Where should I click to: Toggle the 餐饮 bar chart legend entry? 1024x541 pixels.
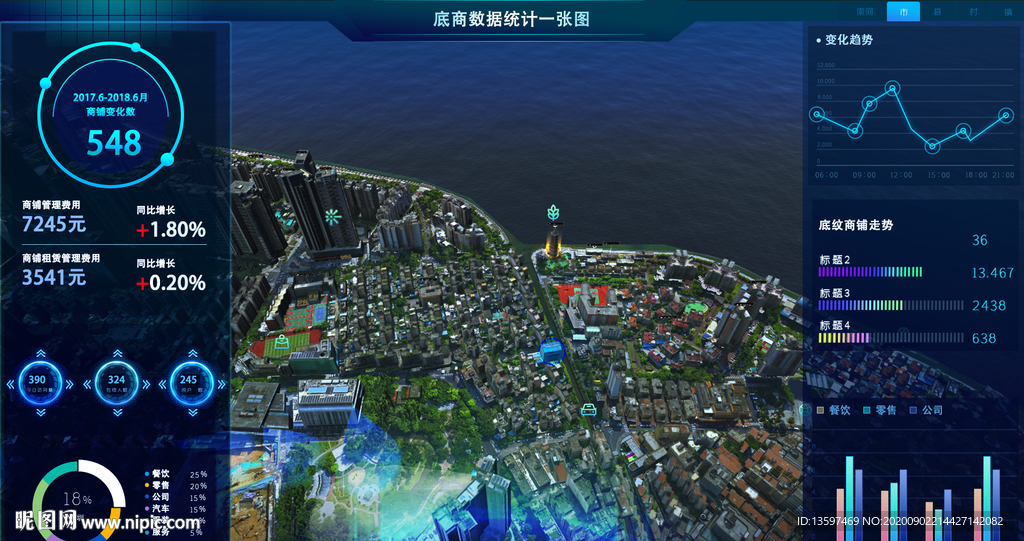tap(832, 410)
